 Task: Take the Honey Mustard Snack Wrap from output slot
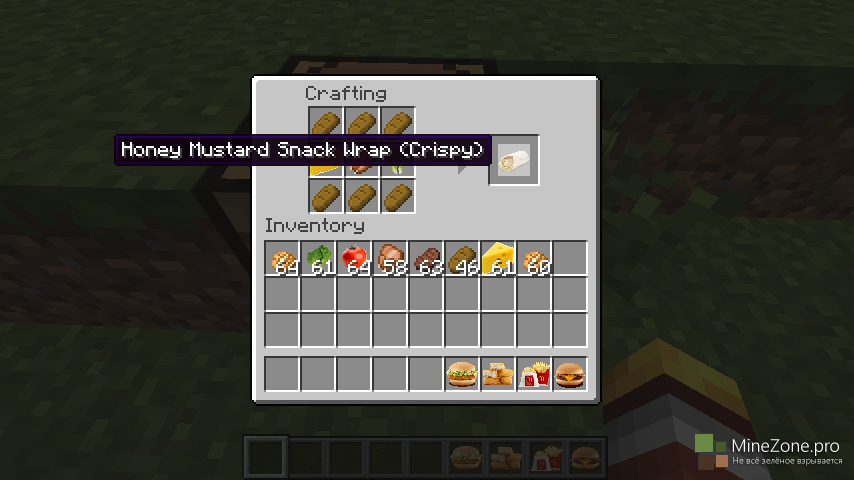click(x=515, y=160)
